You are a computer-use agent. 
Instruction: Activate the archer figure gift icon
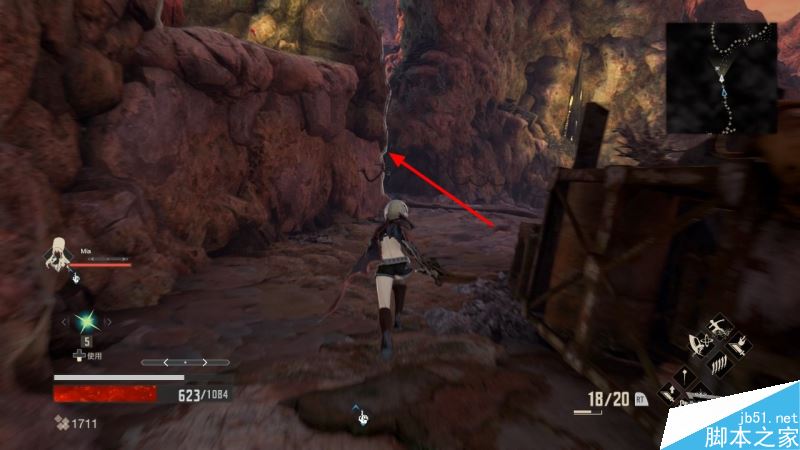pyautogui.click(x=719, y=329)
